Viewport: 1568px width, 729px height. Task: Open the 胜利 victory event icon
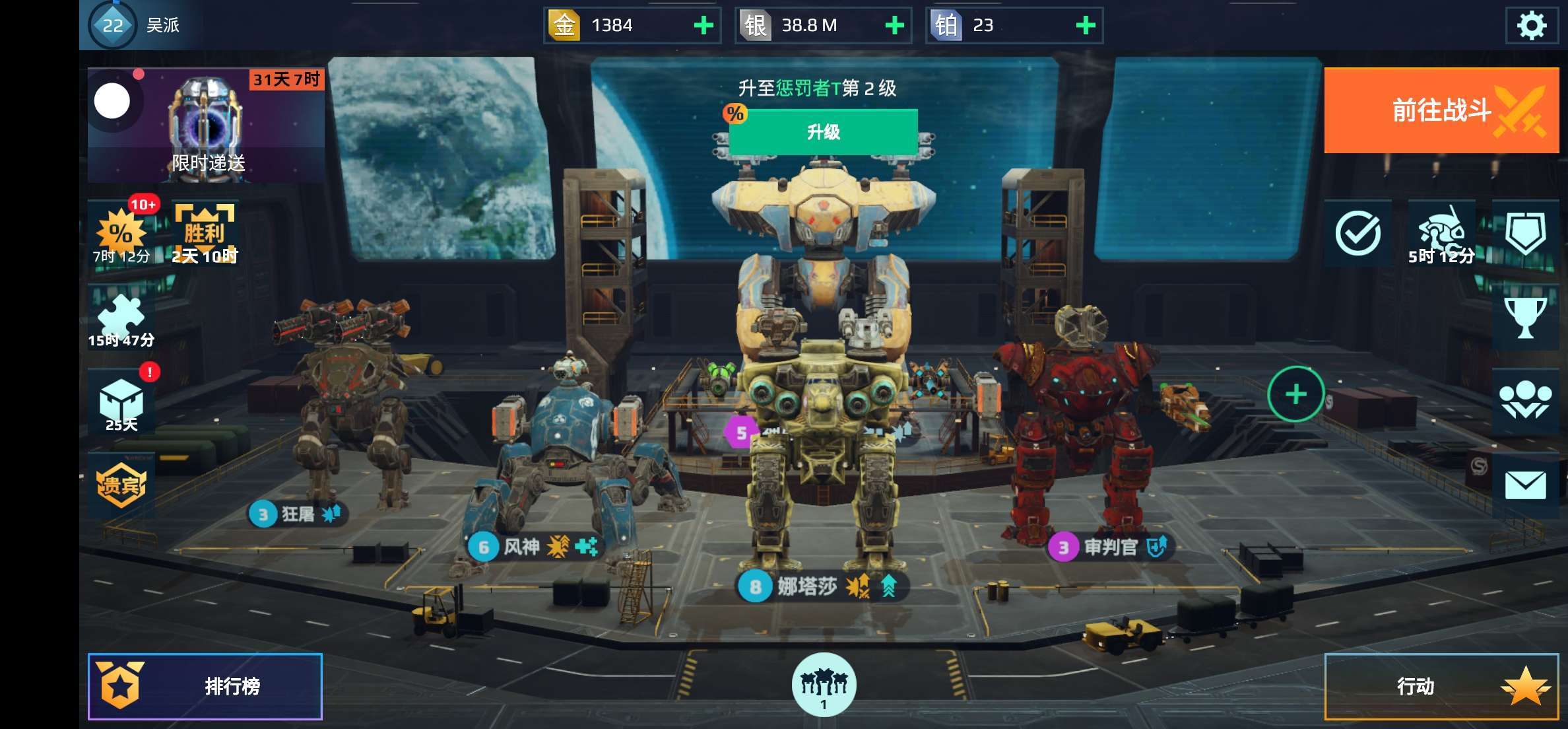tap(205, 233)
